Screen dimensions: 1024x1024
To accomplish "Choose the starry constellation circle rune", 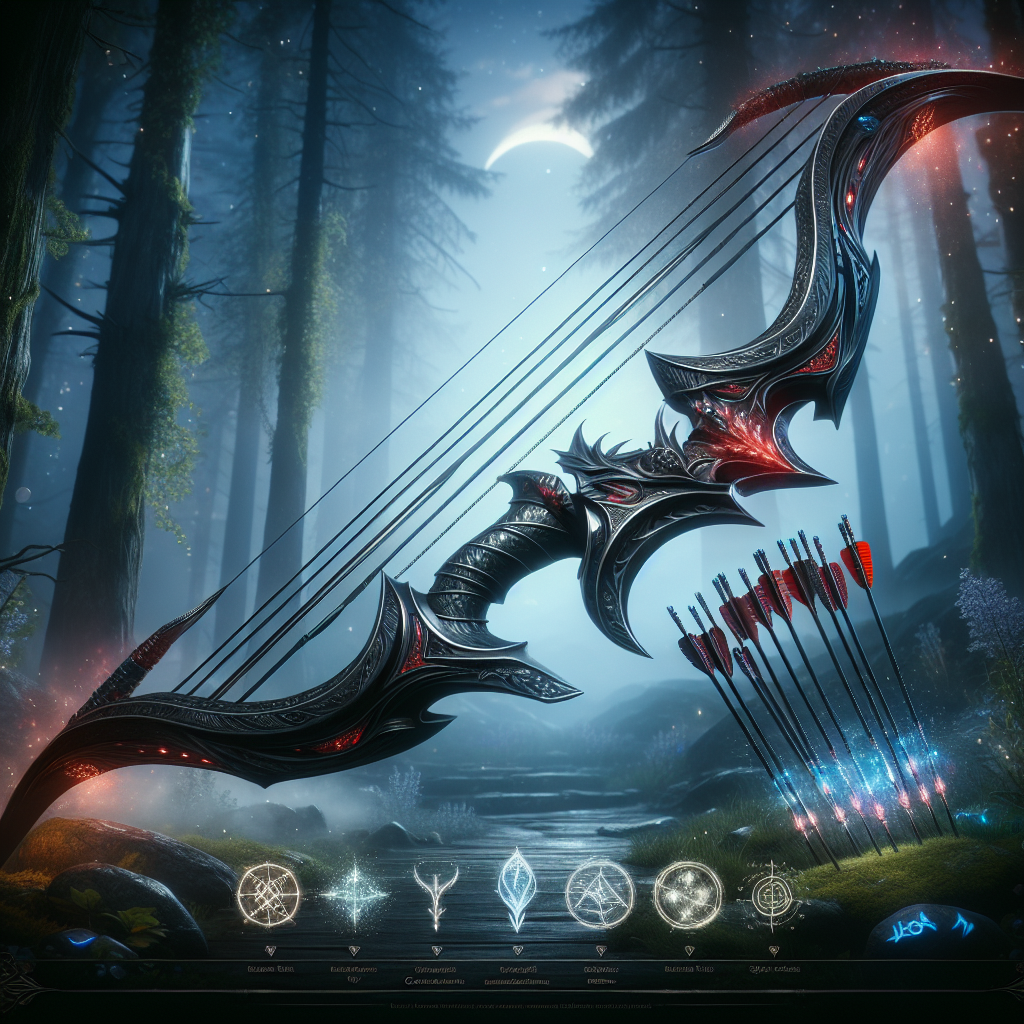I will (688, 893).
